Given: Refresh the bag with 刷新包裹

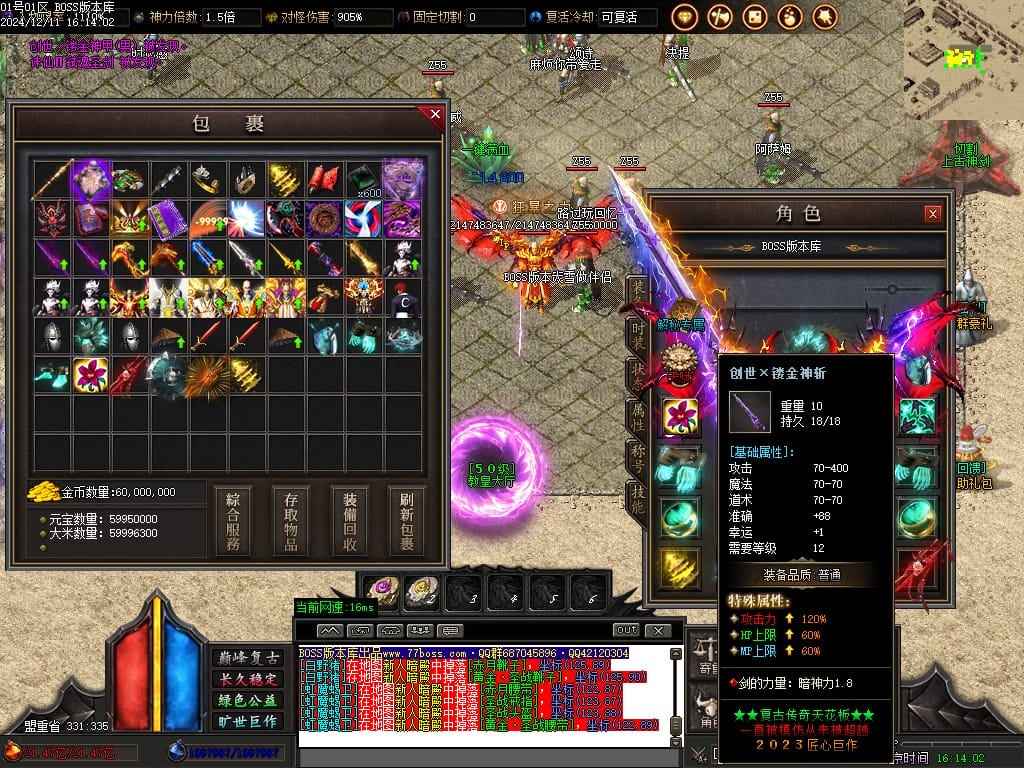Looking at the screenshot, I should coord(407,521).
